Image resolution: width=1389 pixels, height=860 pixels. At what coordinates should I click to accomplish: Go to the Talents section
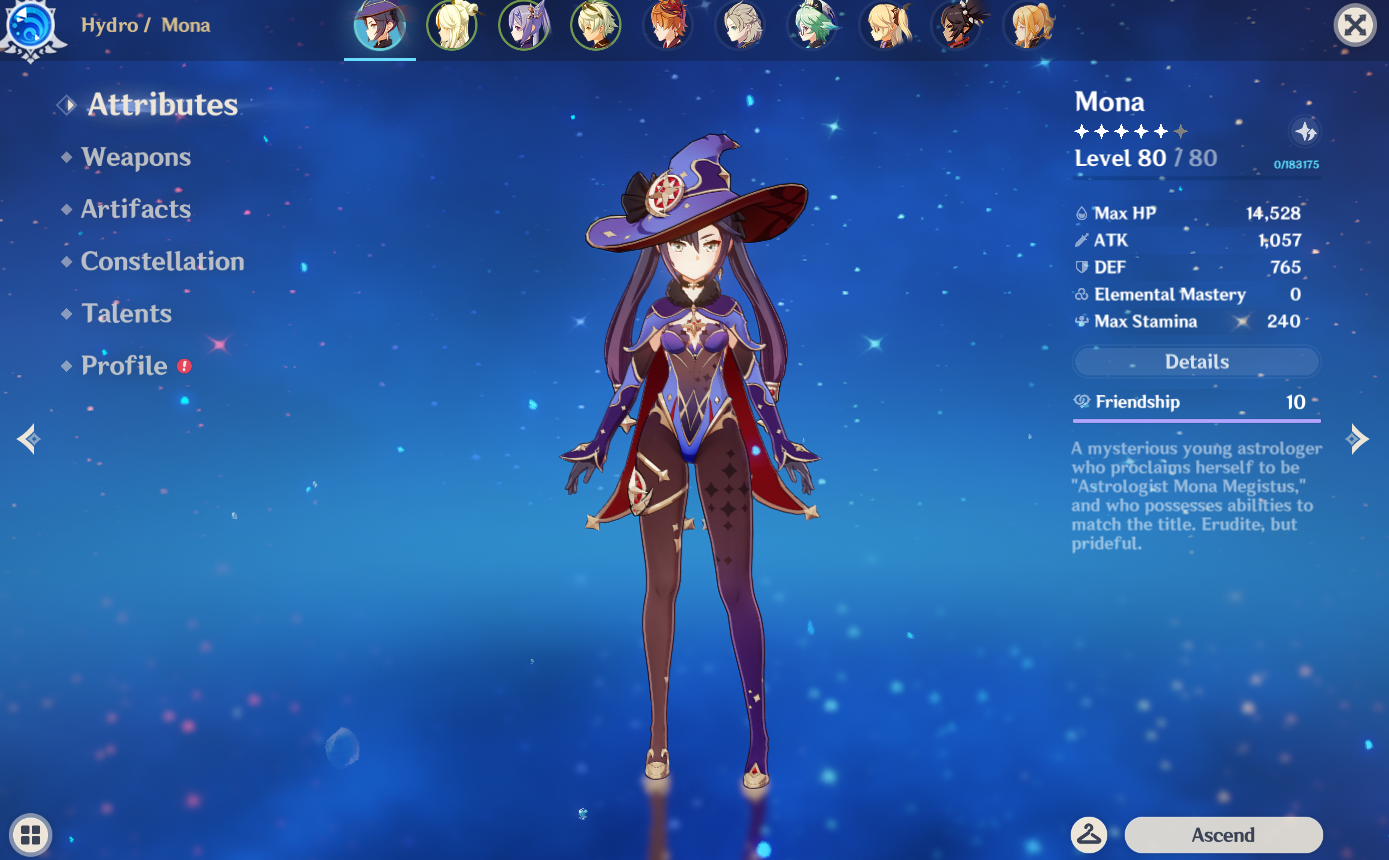[127, 313]
